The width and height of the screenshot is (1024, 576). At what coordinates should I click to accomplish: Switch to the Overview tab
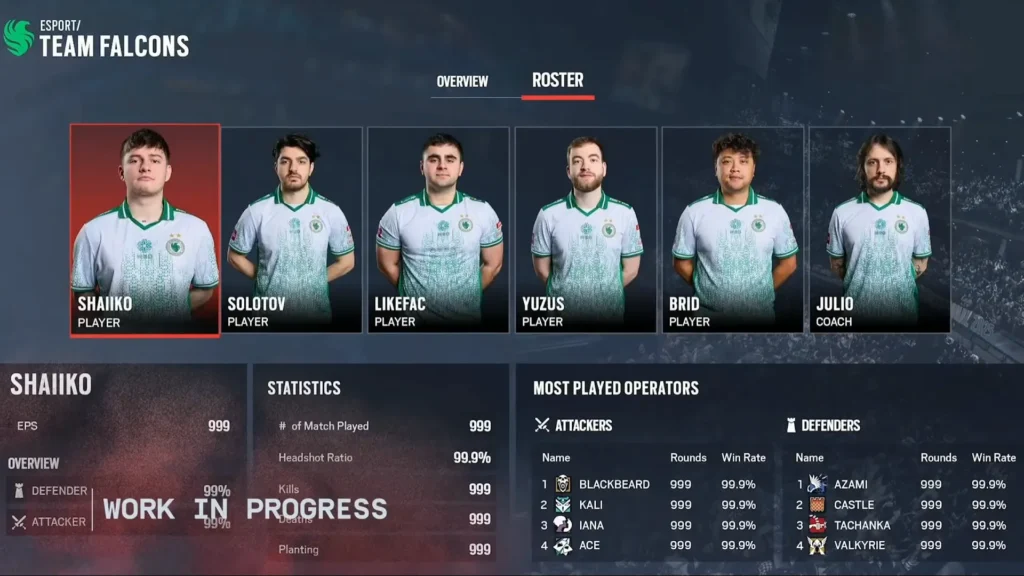[462, 81]
